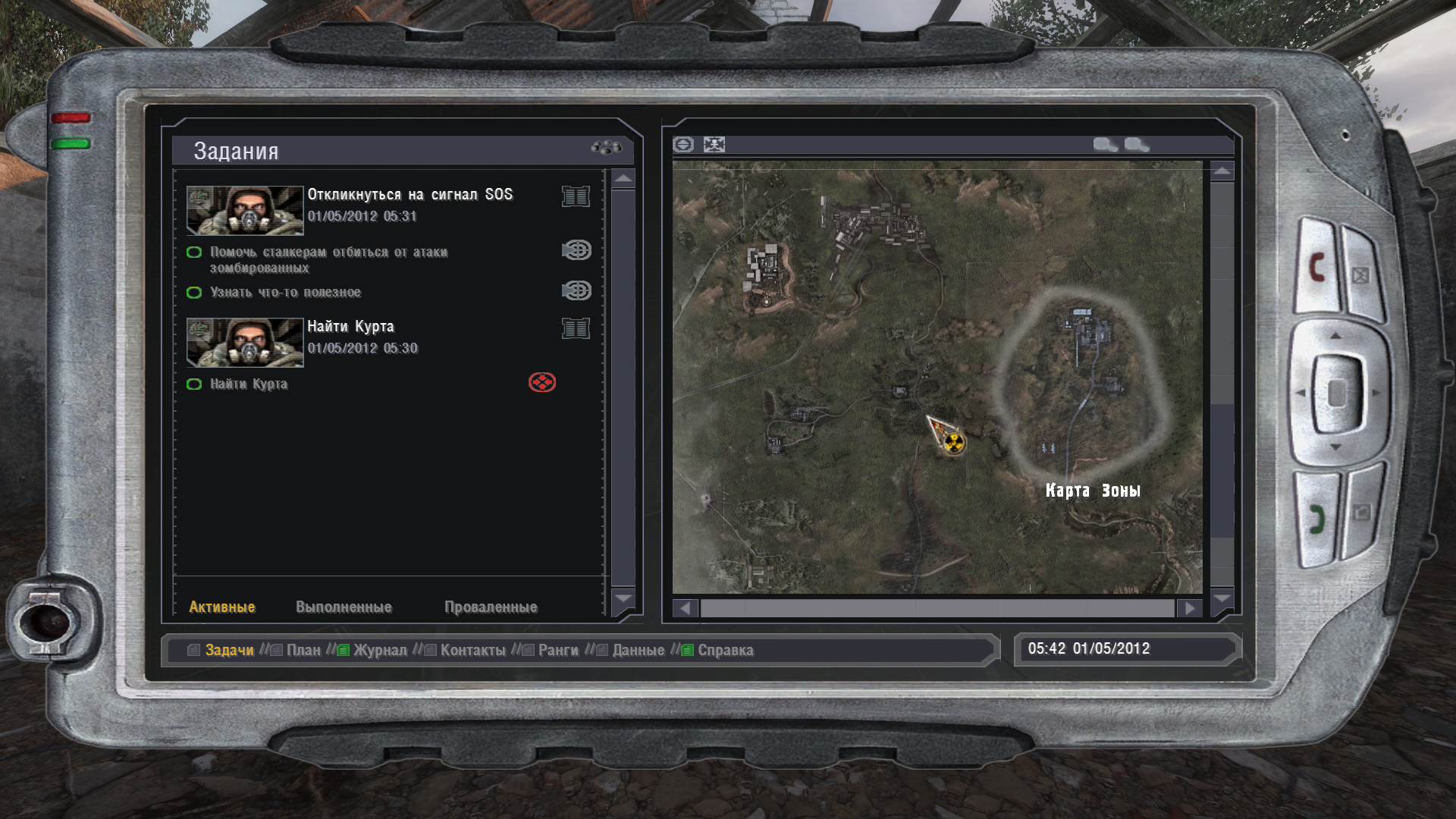This screenshot has height=819, width=1456.
Task: Open the Справка help section
Action: point(725,651)
